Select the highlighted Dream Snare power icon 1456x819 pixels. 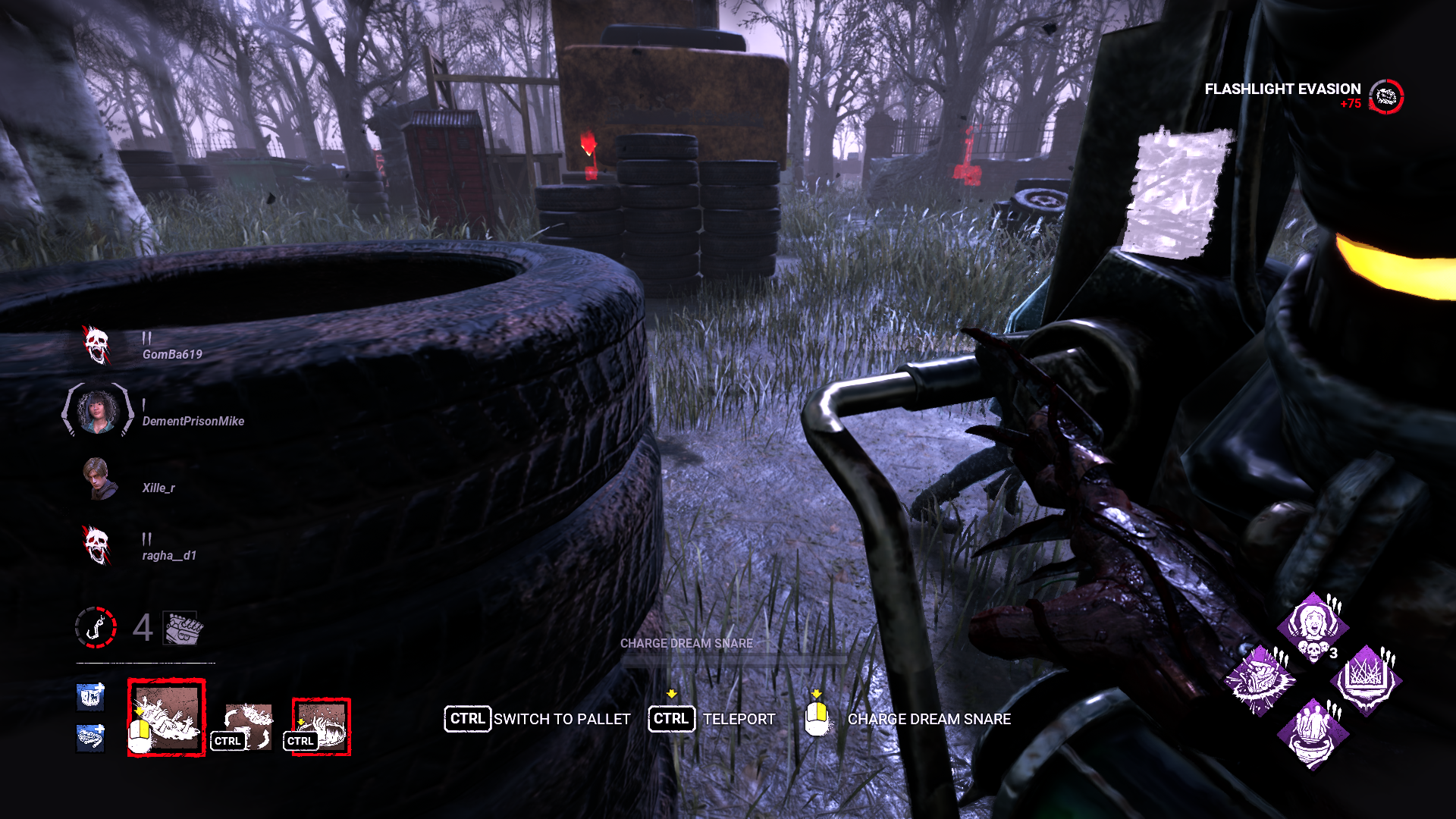click(x=166, y=716)
